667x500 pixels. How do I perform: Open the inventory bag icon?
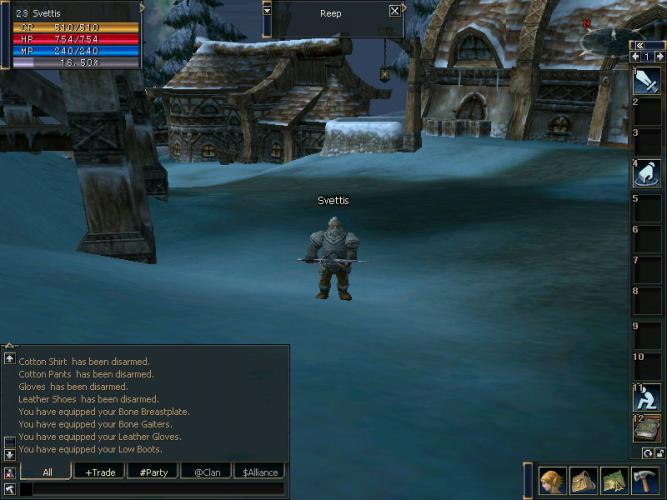(x=583, y=481)
